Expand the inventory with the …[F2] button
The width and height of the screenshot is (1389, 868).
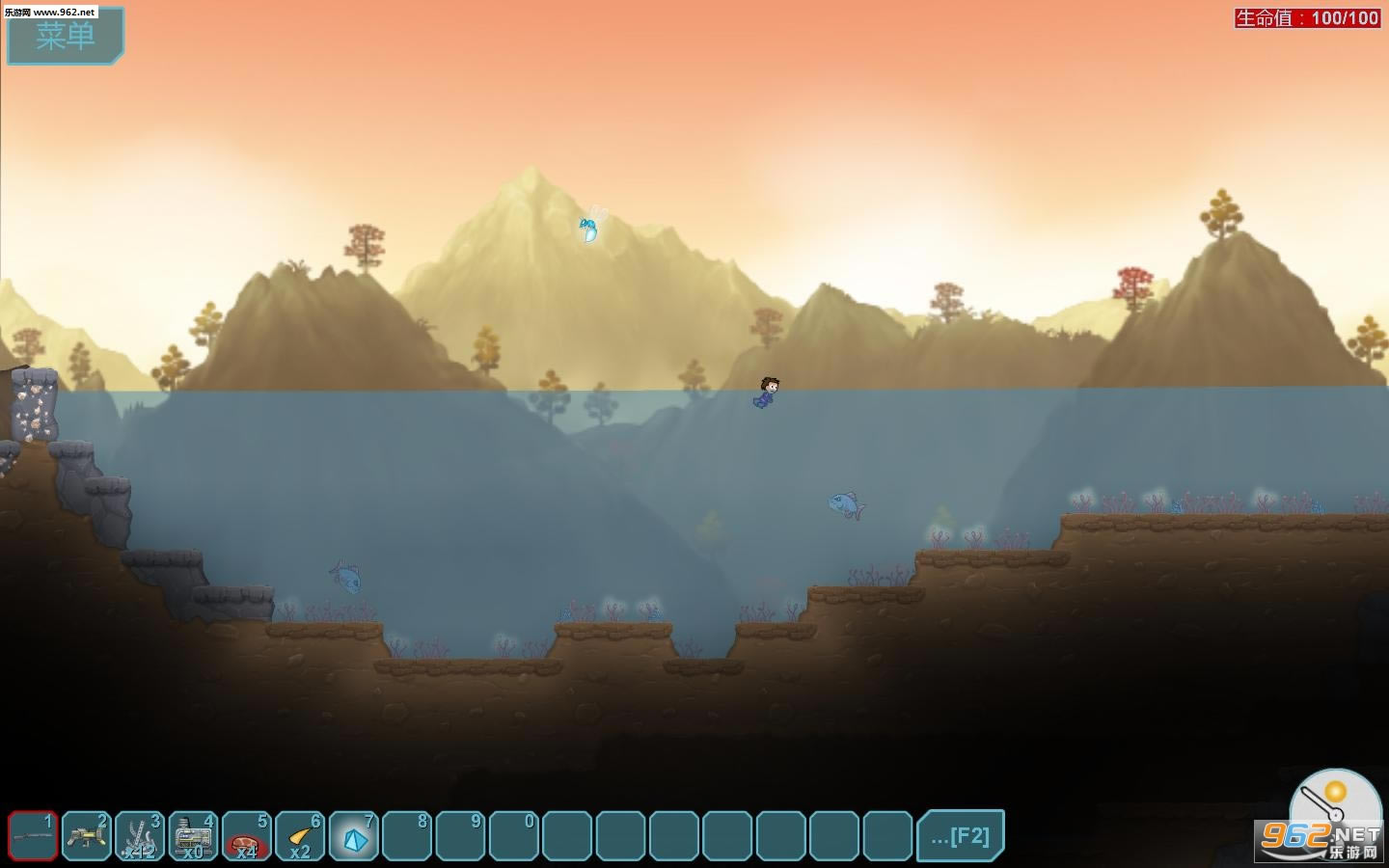[x=960, y=835]
